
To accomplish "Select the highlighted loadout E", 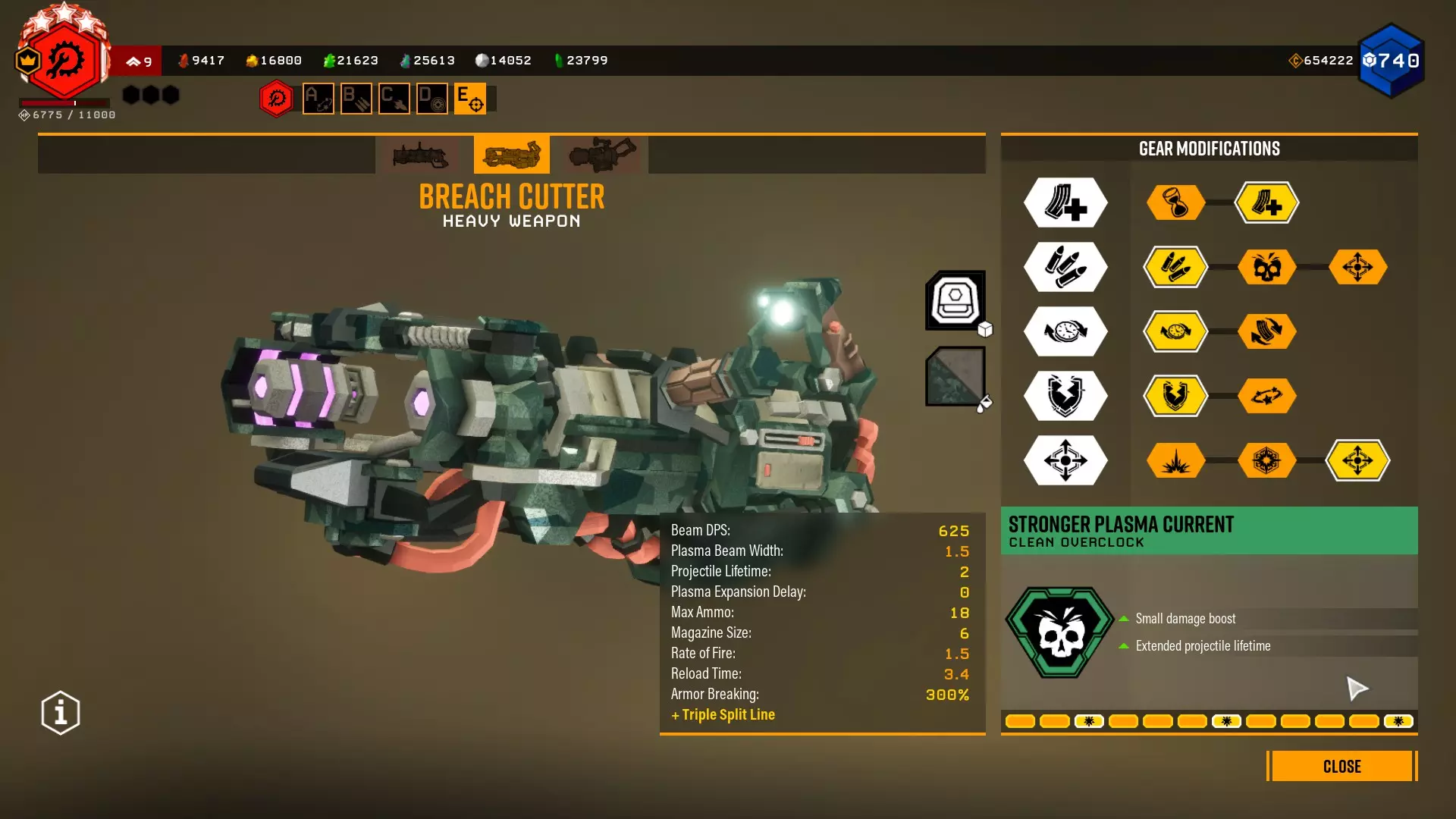I will 470,99.
